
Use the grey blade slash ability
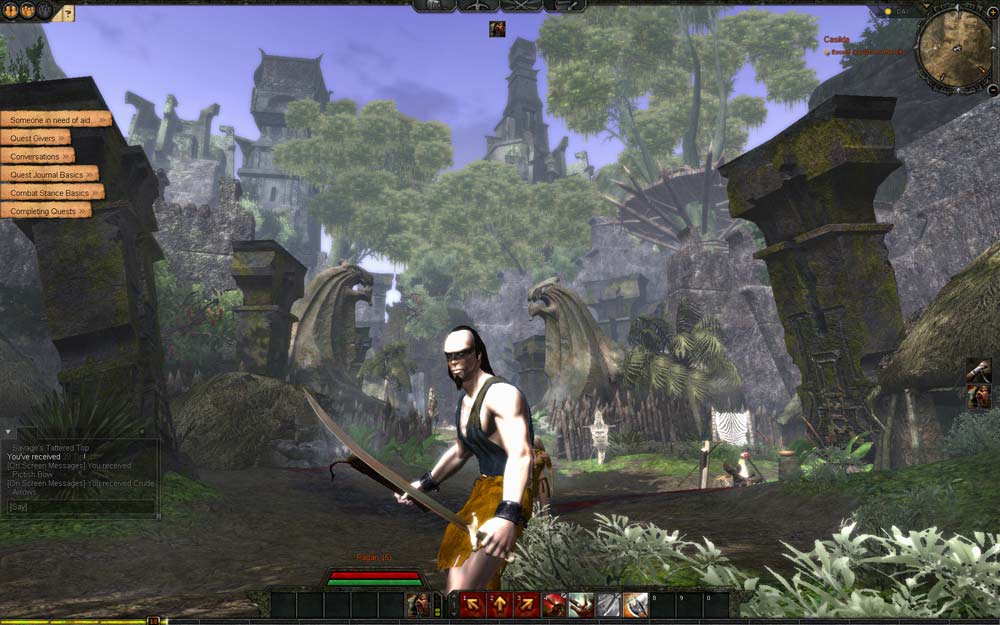(x=607, y=605)
